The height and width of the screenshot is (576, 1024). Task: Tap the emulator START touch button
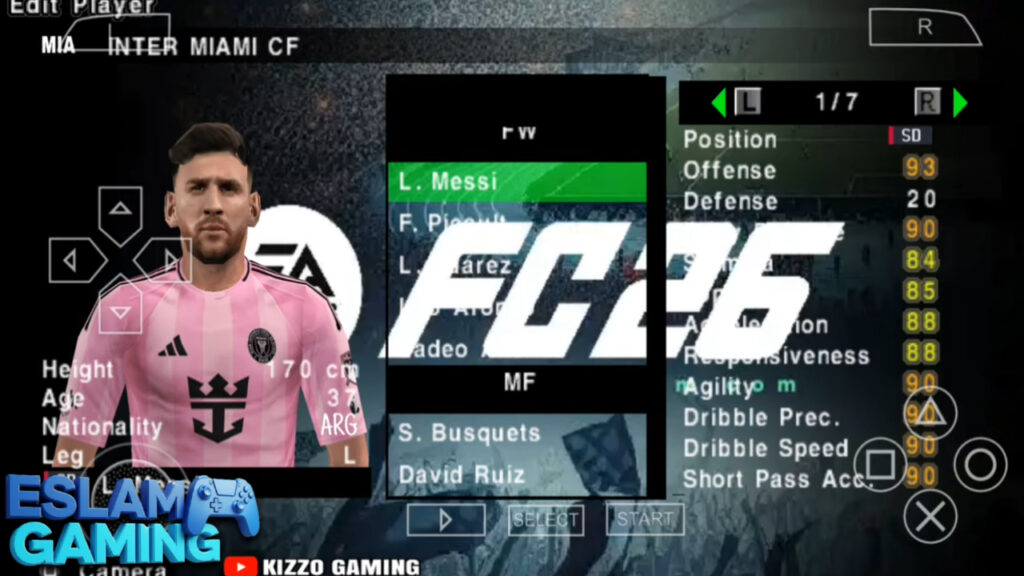tap(645, 519)
